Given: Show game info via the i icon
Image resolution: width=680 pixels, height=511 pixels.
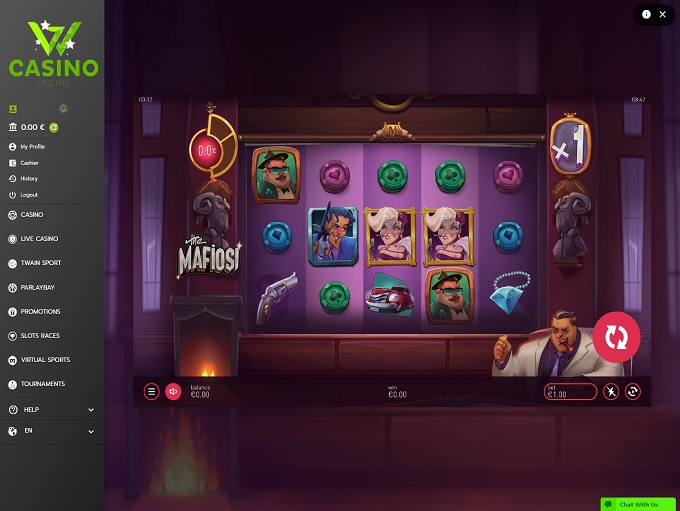Looking at the screenshot, I should point(646,14).
